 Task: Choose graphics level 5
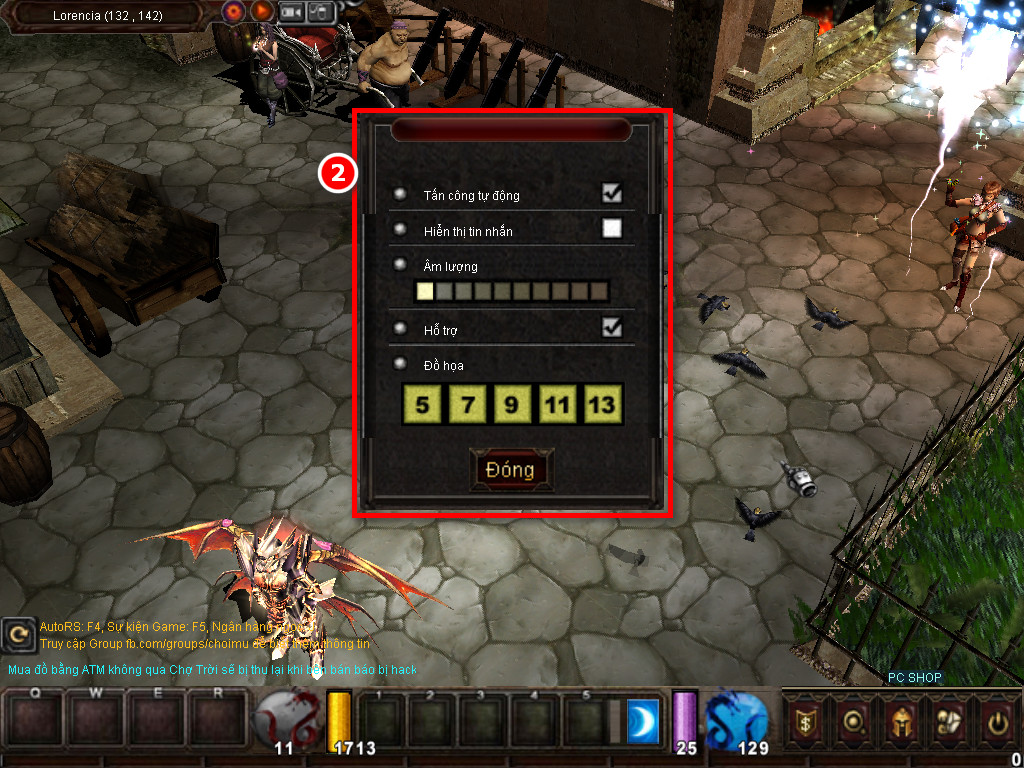point(423,405)
